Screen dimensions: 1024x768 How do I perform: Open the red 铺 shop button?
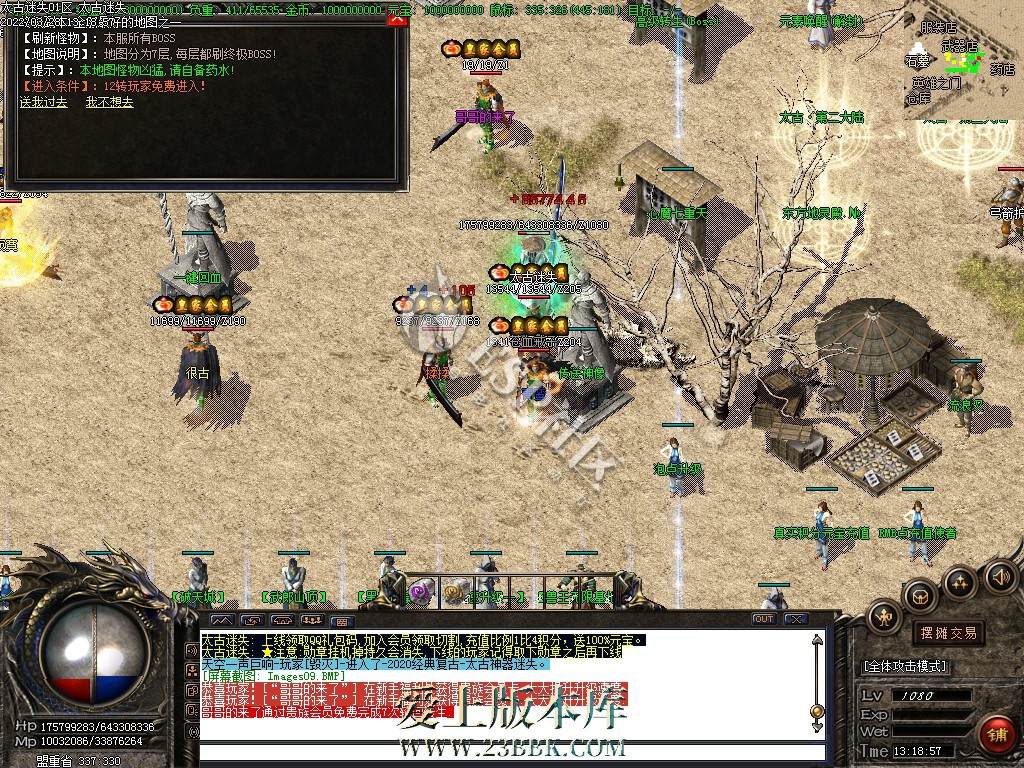click(996, 733)
